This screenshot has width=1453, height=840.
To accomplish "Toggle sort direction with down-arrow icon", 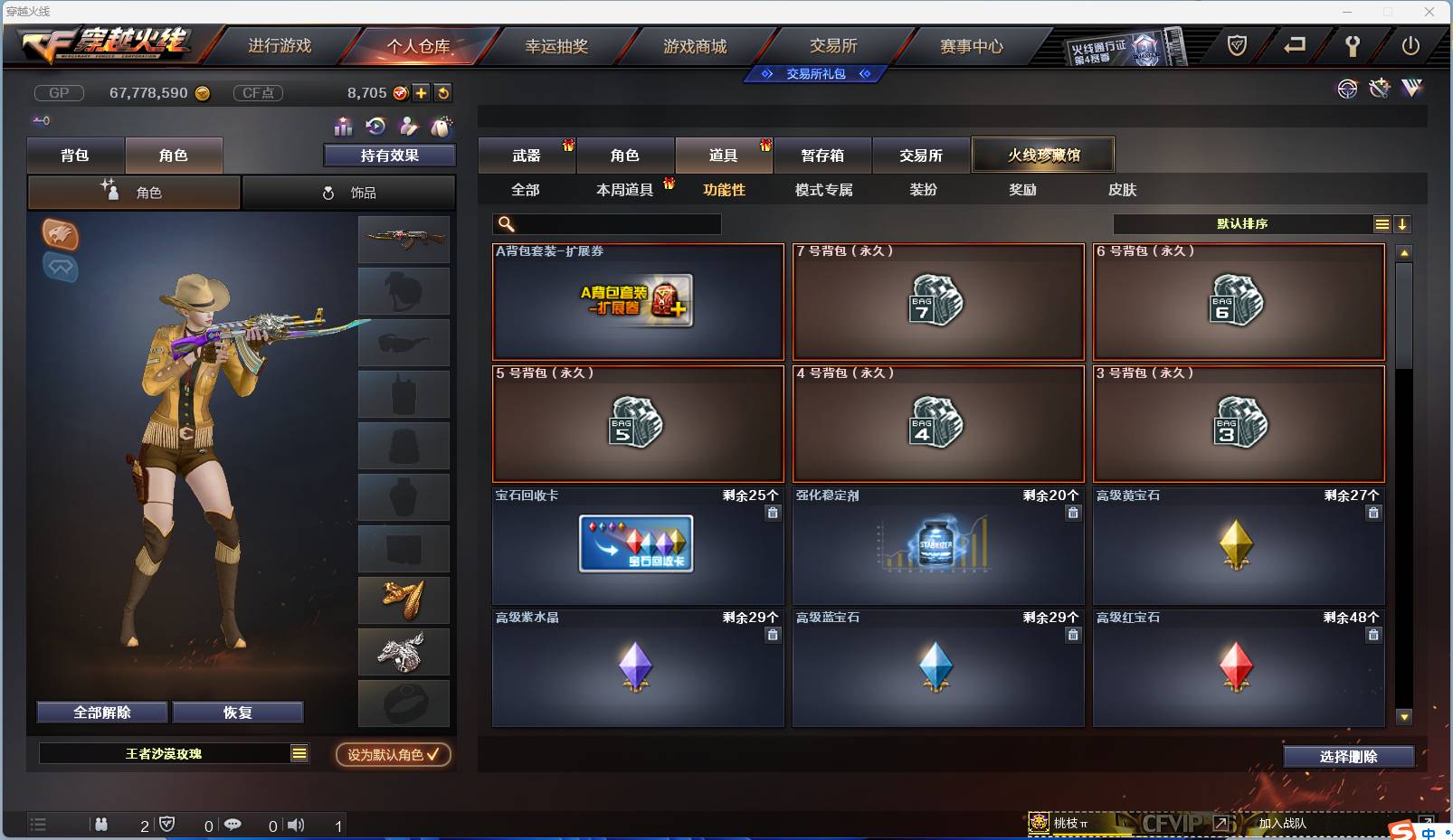I will (1402, 223).
